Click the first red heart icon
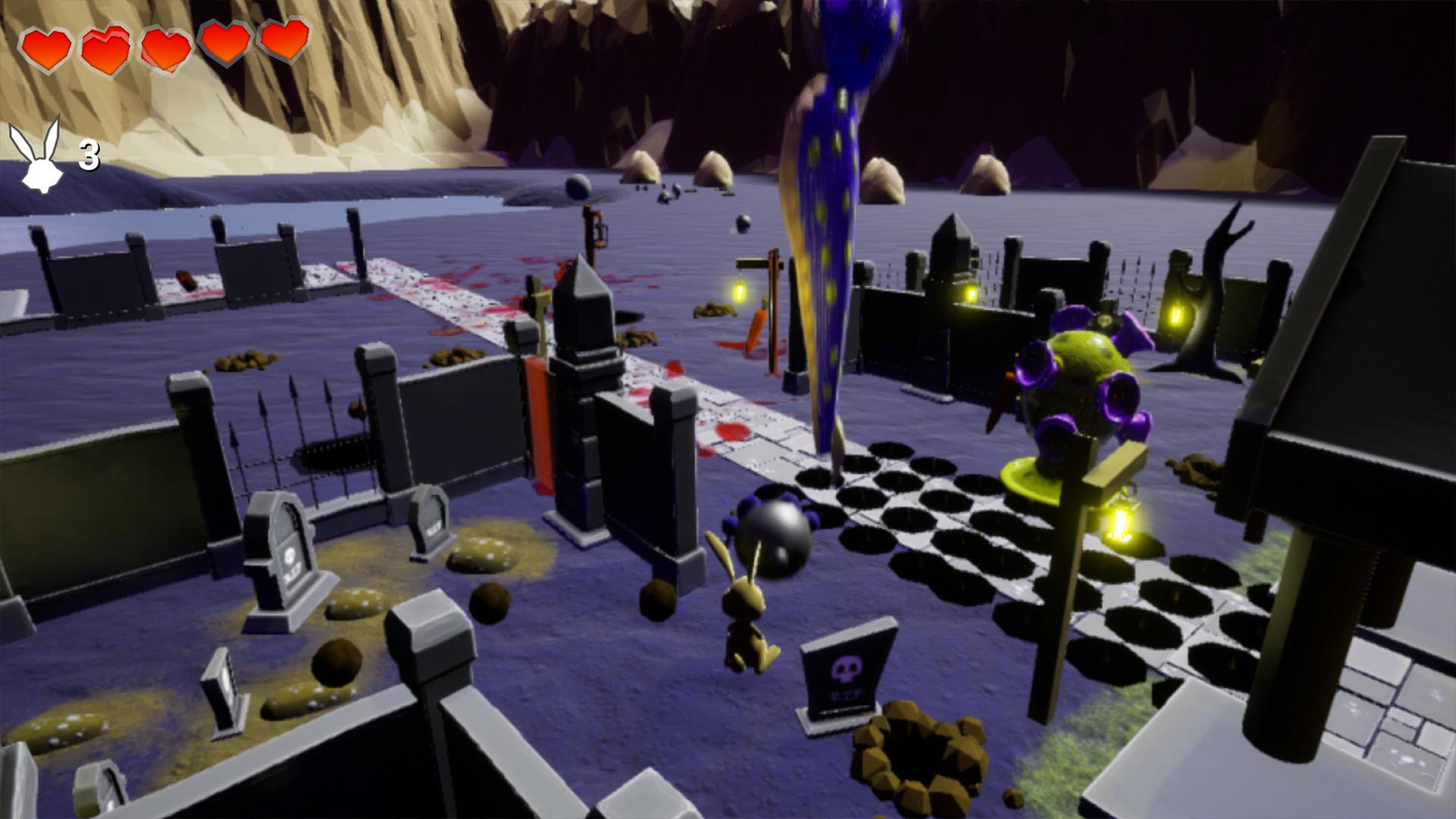 point(45,47)
